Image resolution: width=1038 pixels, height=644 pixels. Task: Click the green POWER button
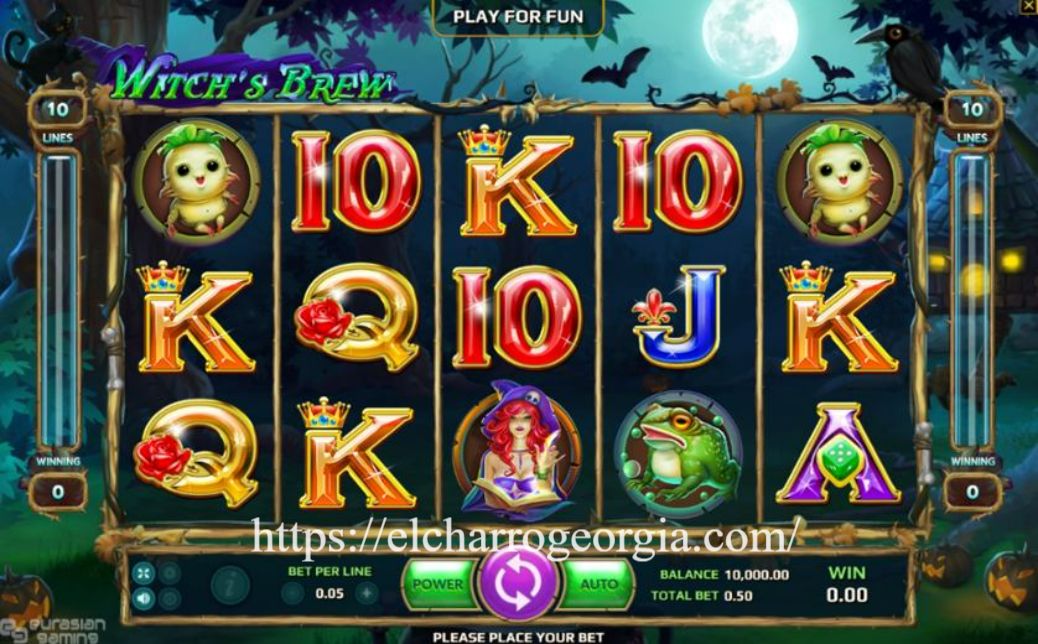pos(438,584)
